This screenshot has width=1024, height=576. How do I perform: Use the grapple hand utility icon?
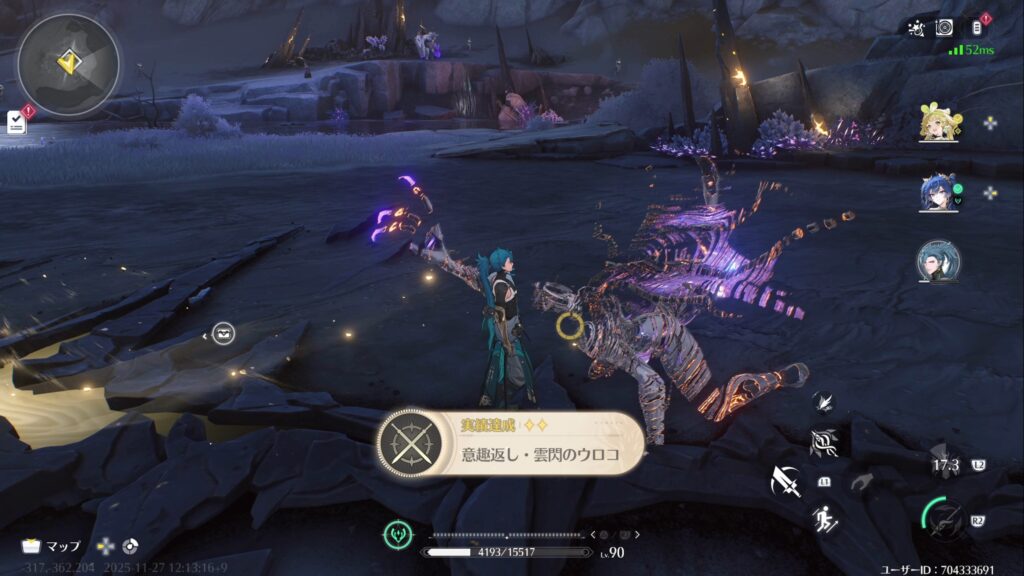tap(862, 482)
